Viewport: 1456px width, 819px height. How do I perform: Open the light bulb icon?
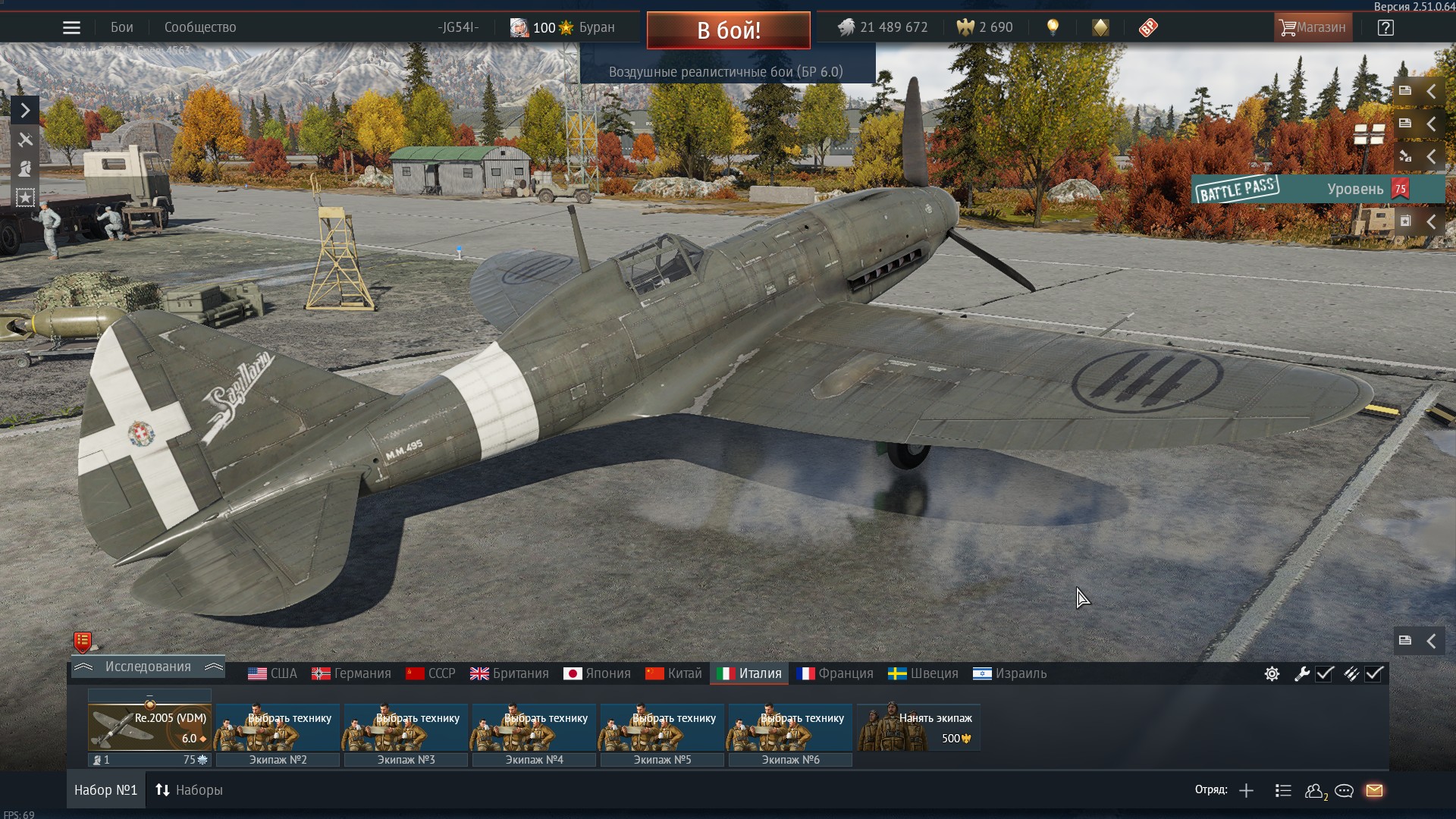point(1053,28)
